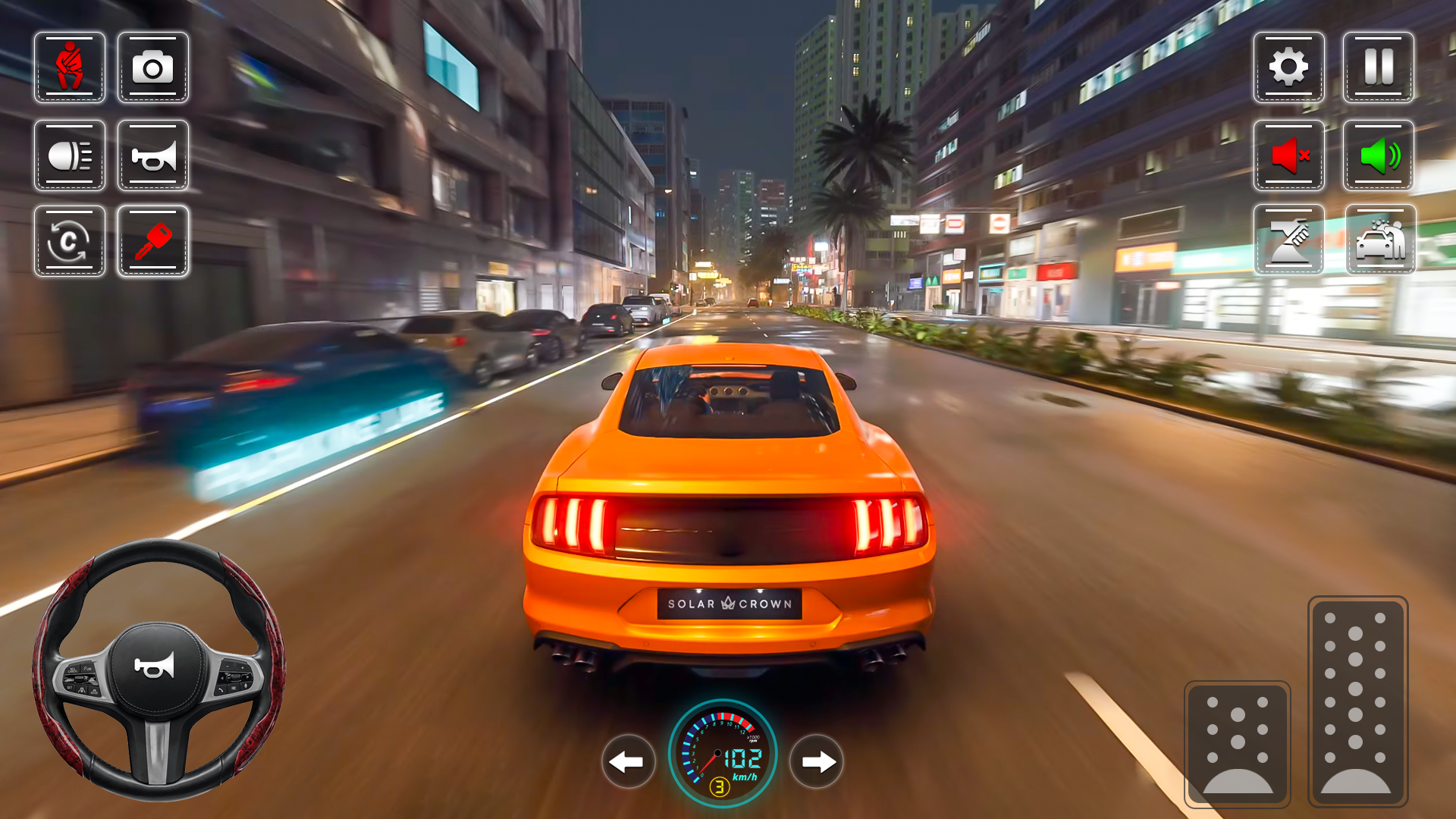Toggle headlight beam off
Viewport: 1456px width, 819px height.
pos(69,155)
